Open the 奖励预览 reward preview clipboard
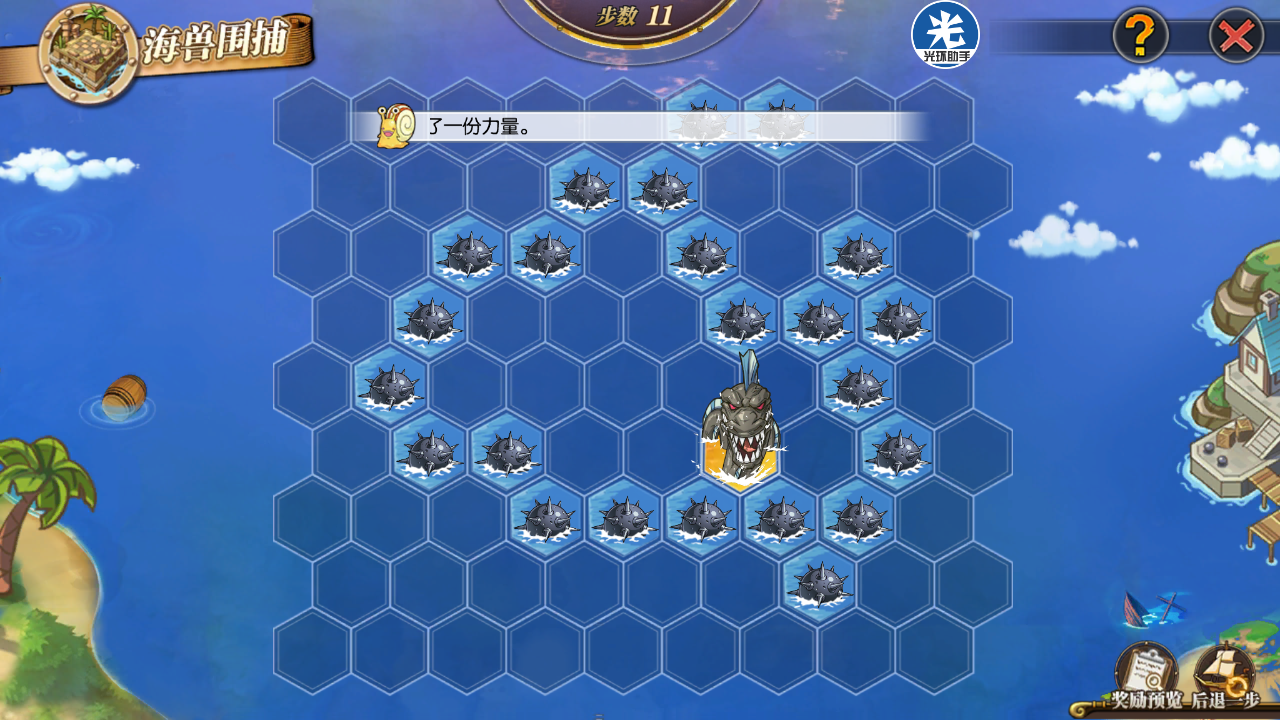 (x=1146, y=670)
